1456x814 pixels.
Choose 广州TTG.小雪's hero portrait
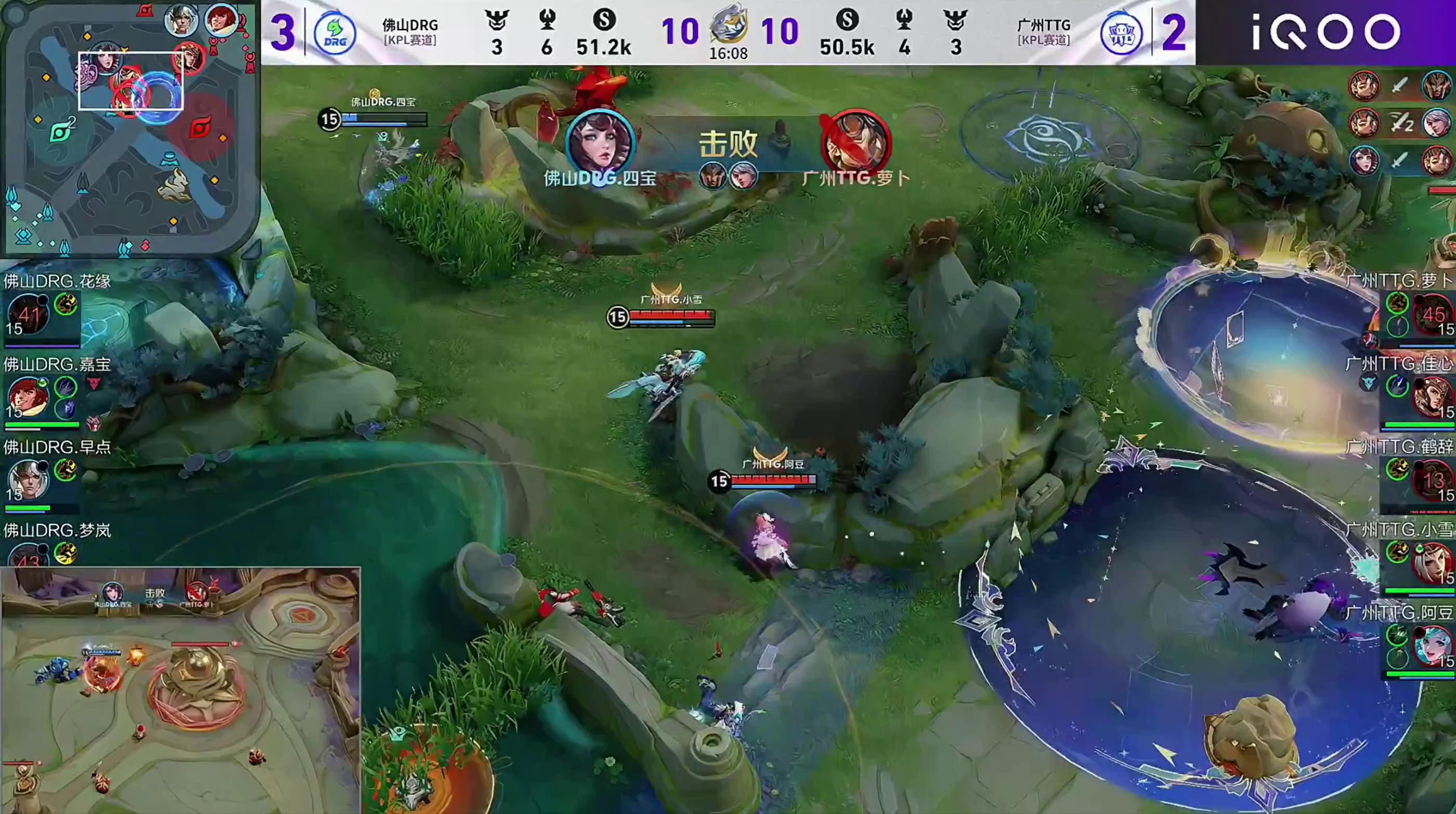click(1433, 562)
